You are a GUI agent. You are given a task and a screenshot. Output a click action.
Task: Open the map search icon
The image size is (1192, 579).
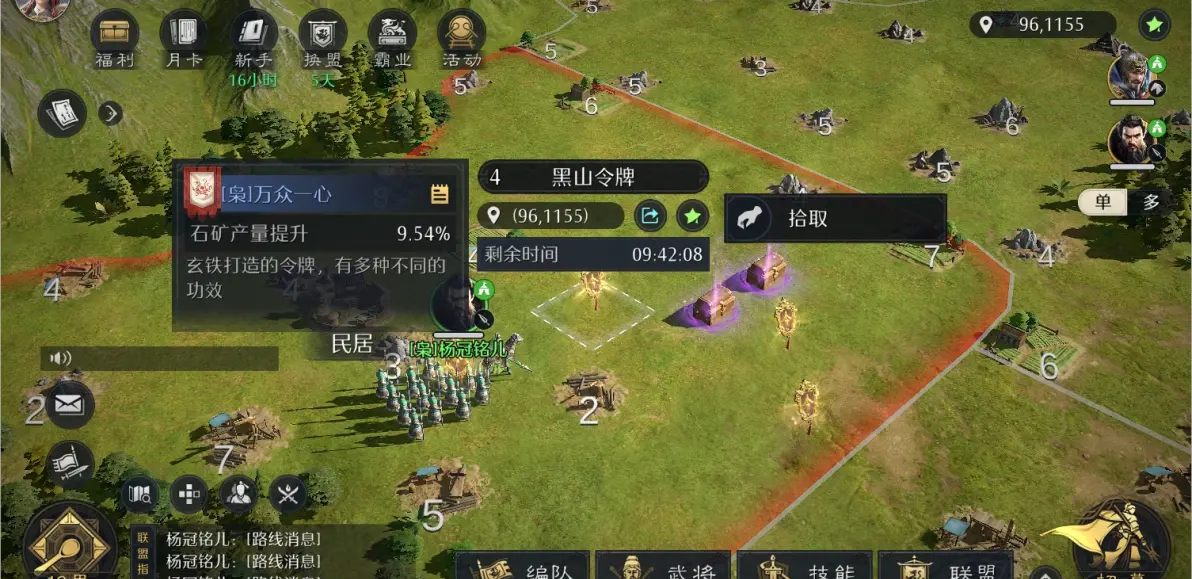pos(139,493)
